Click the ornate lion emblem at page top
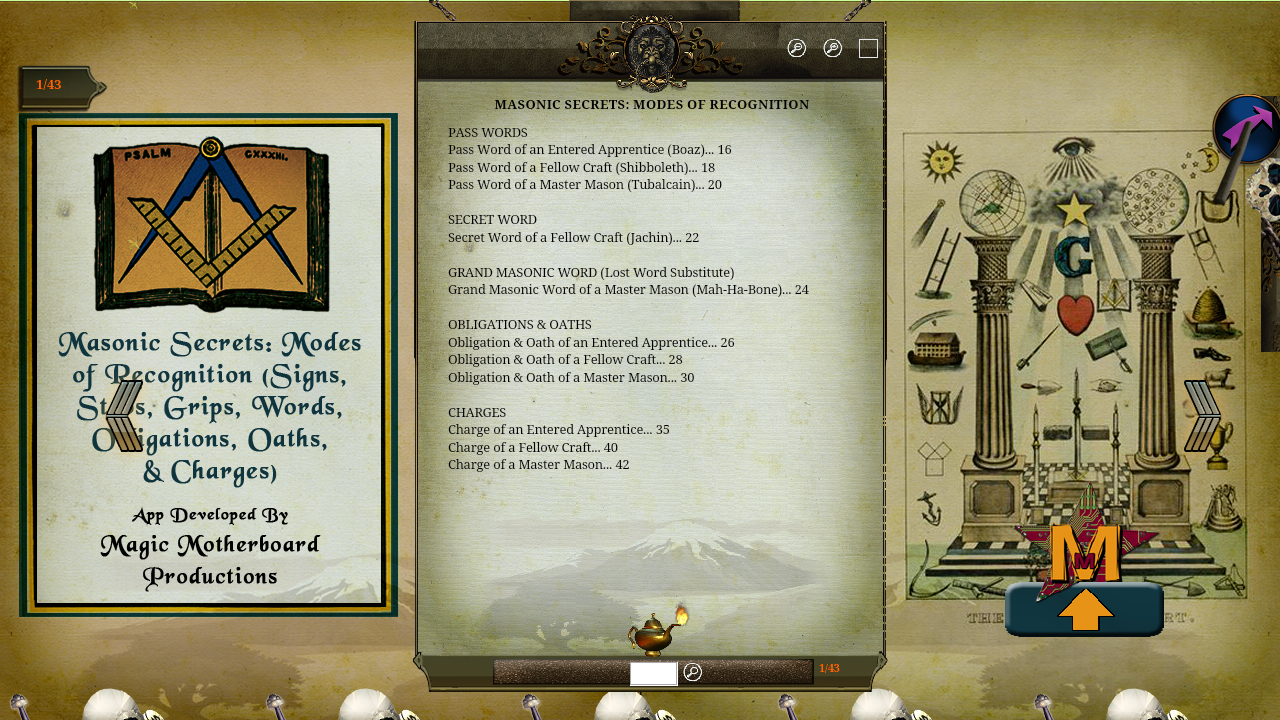The image size is (1280, 720). (651, 48)
